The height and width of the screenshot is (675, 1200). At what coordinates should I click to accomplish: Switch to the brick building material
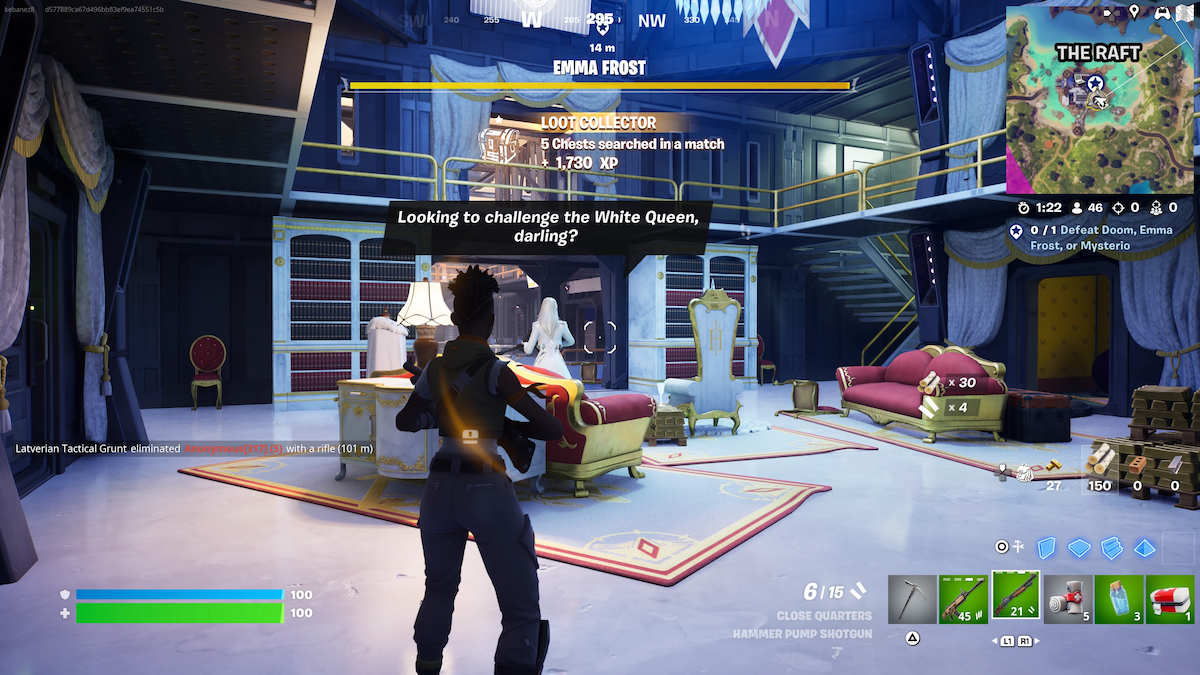click(1138, 465)
